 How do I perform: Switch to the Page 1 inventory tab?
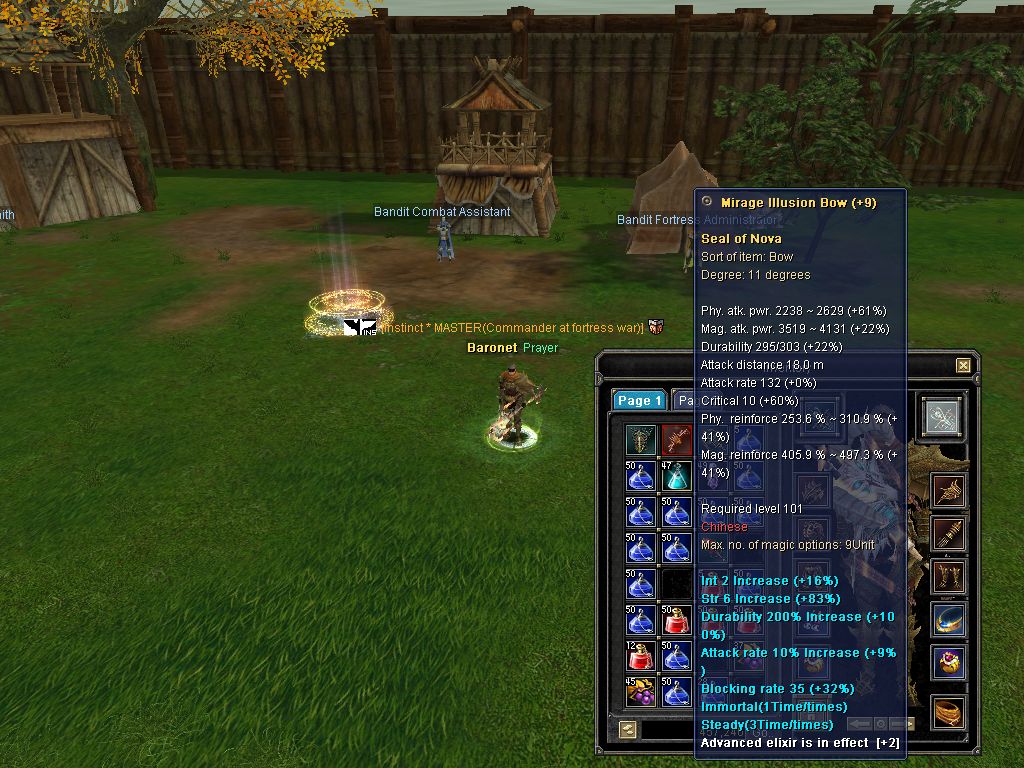639,400
